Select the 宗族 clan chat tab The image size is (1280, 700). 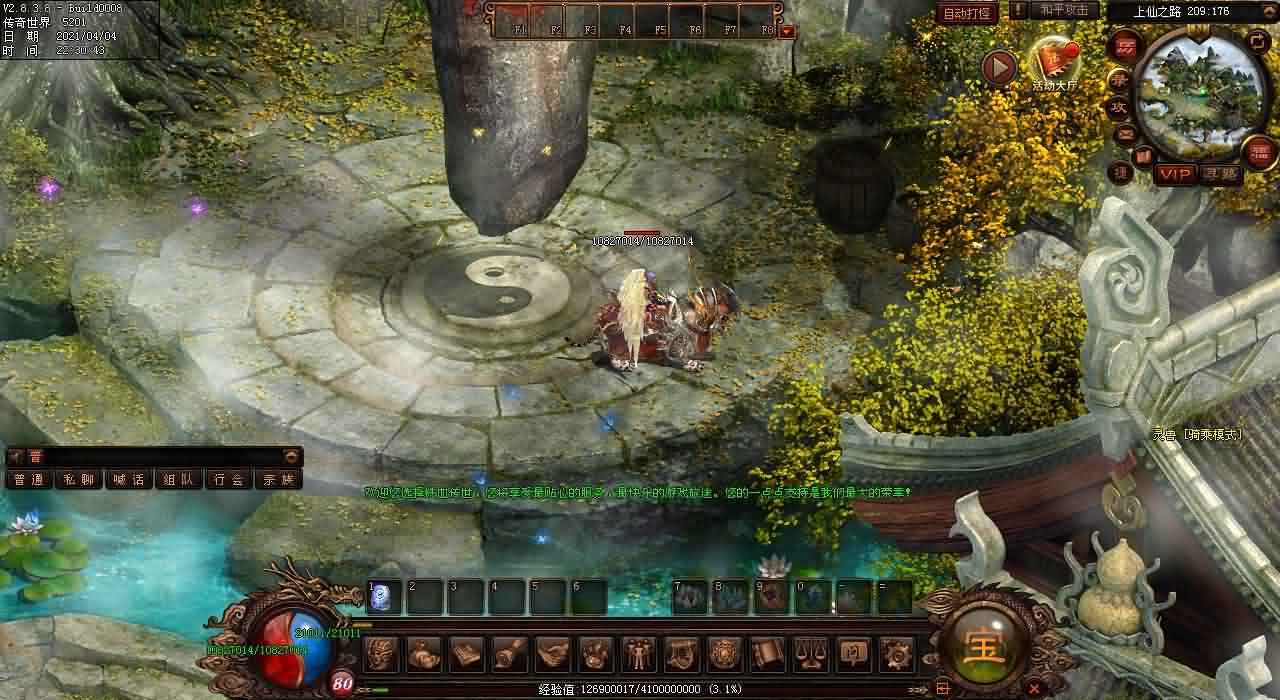(278, 479)
